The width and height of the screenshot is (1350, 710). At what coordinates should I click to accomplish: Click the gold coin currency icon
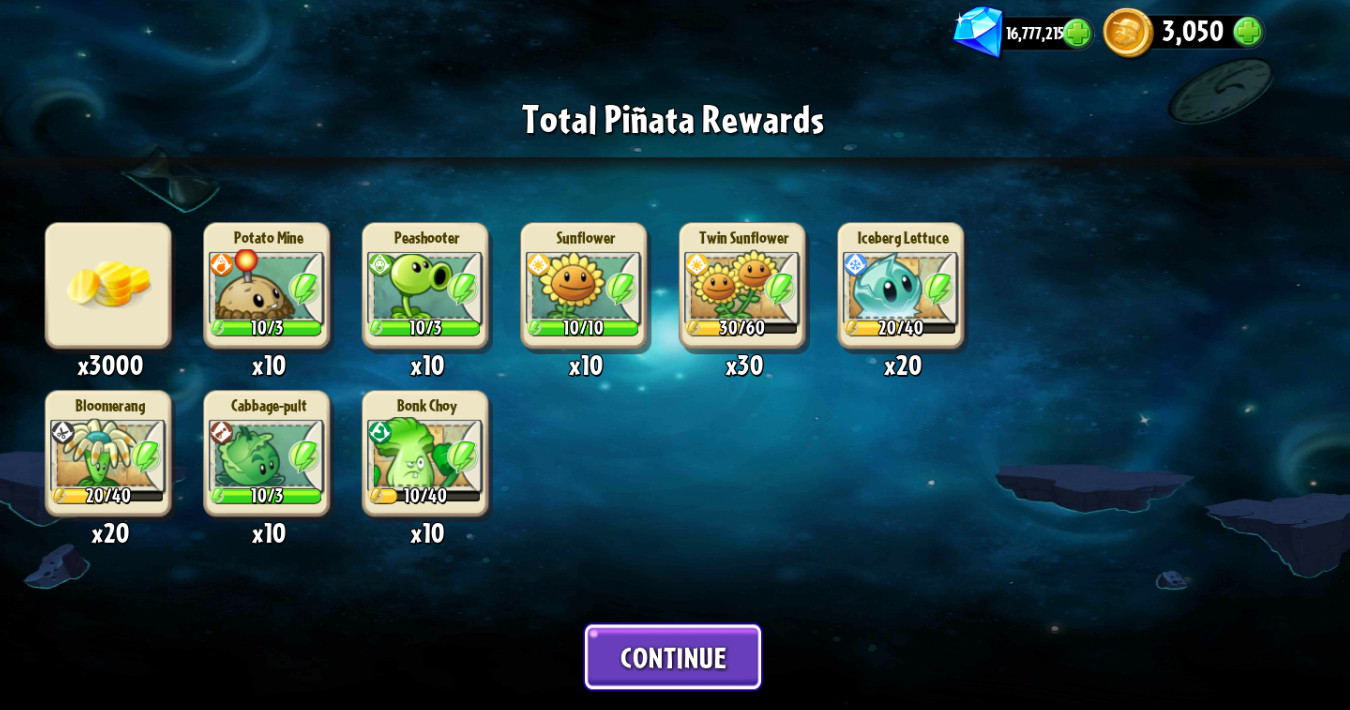point(1127,32)
